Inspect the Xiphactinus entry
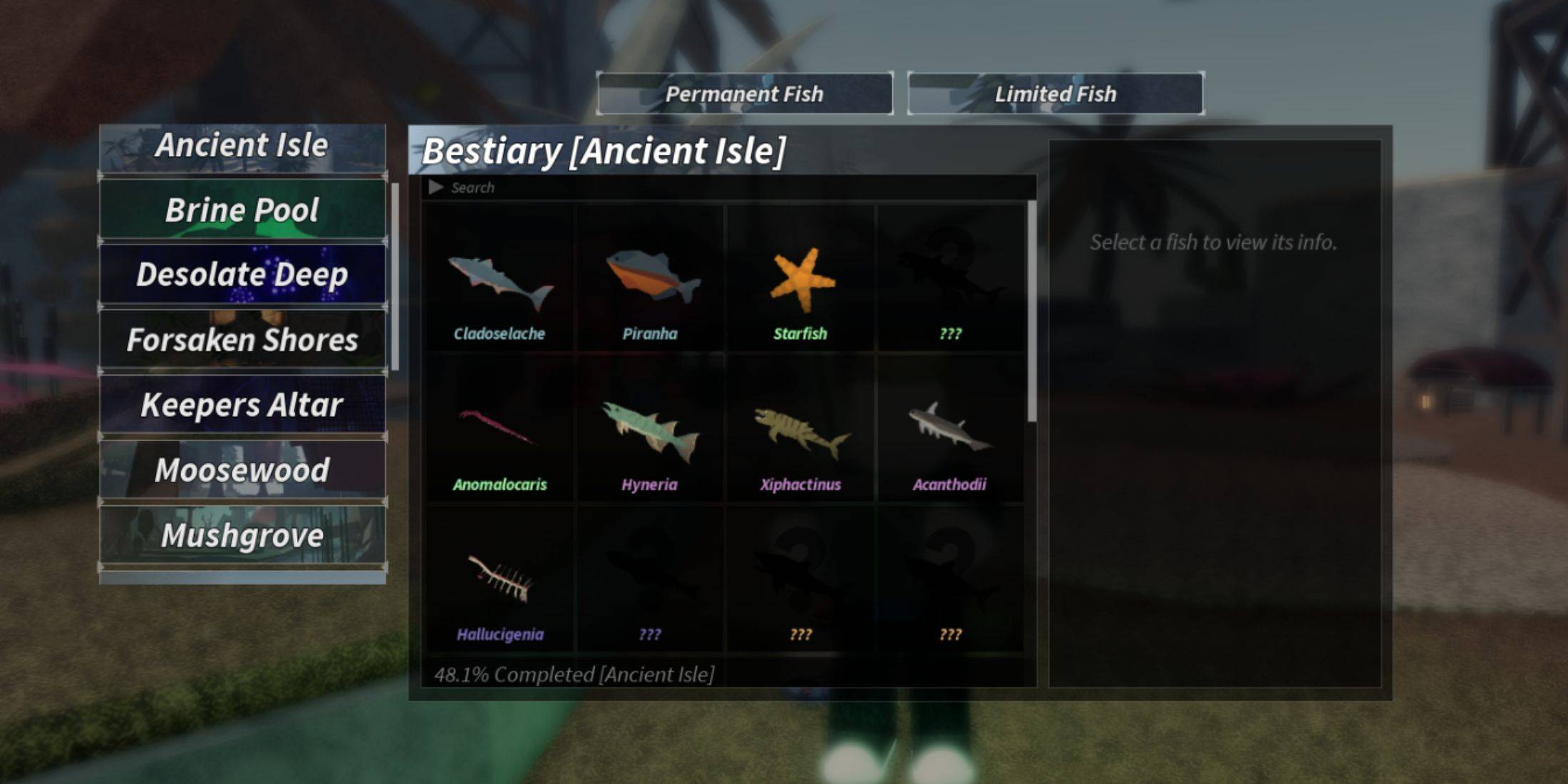 (x=800, y=431)
